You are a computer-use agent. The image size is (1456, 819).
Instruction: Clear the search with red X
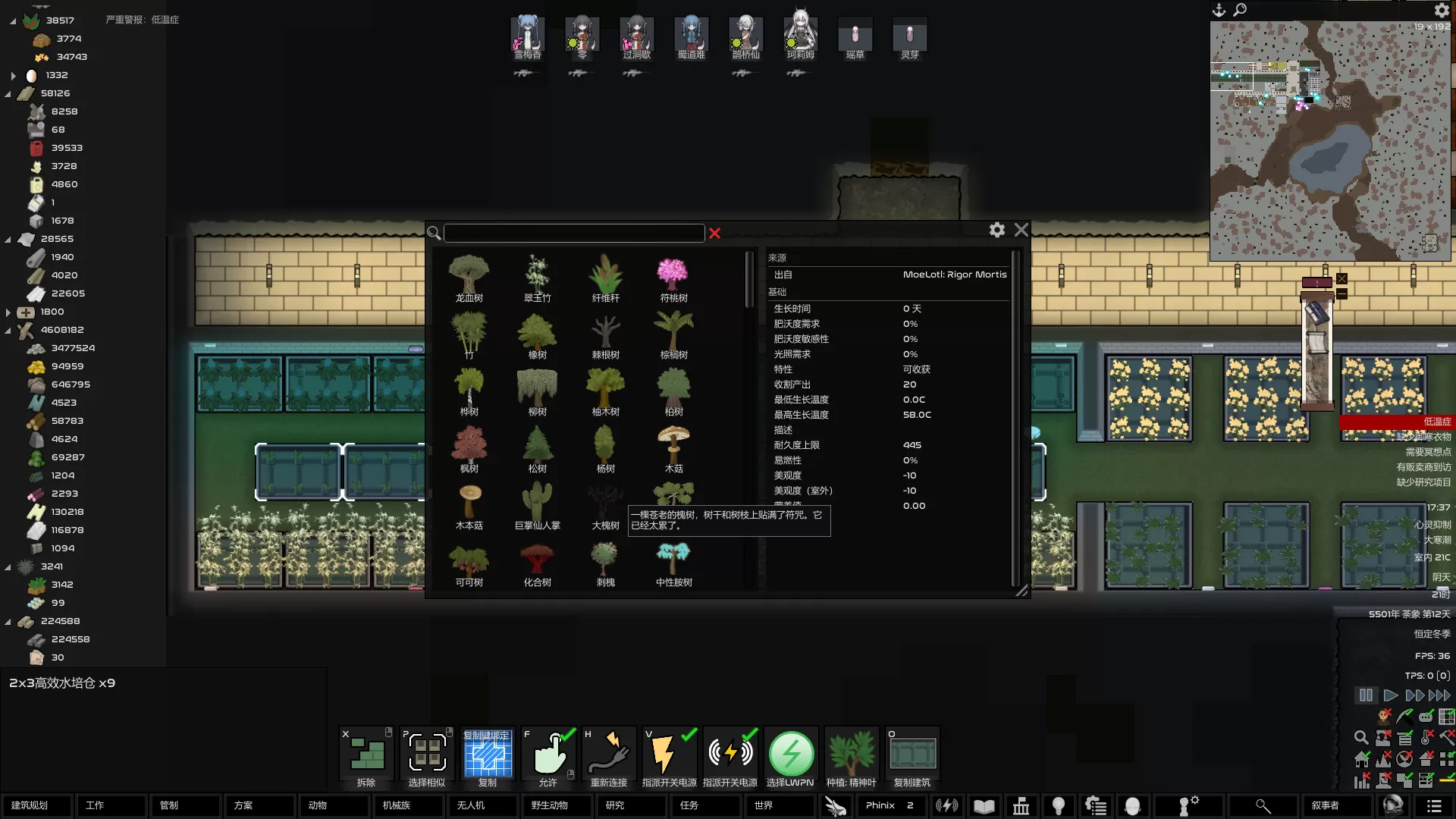coord(714,233)
